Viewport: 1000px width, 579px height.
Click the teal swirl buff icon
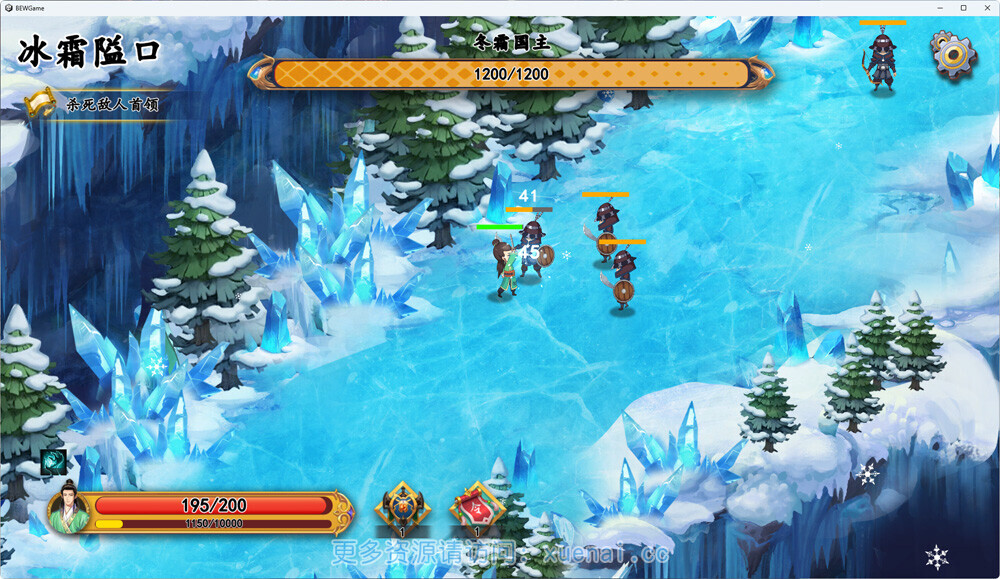pos(53,462)
